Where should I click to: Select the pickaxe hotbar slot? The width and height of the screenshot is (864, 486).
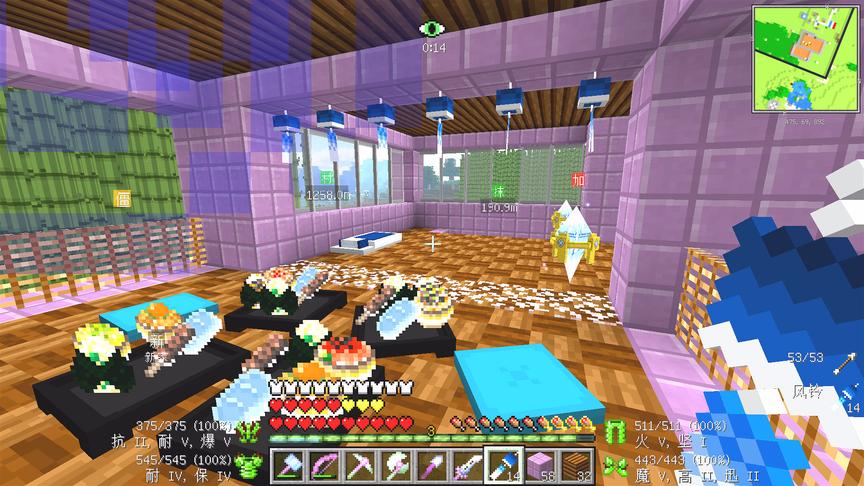point(360,465)
